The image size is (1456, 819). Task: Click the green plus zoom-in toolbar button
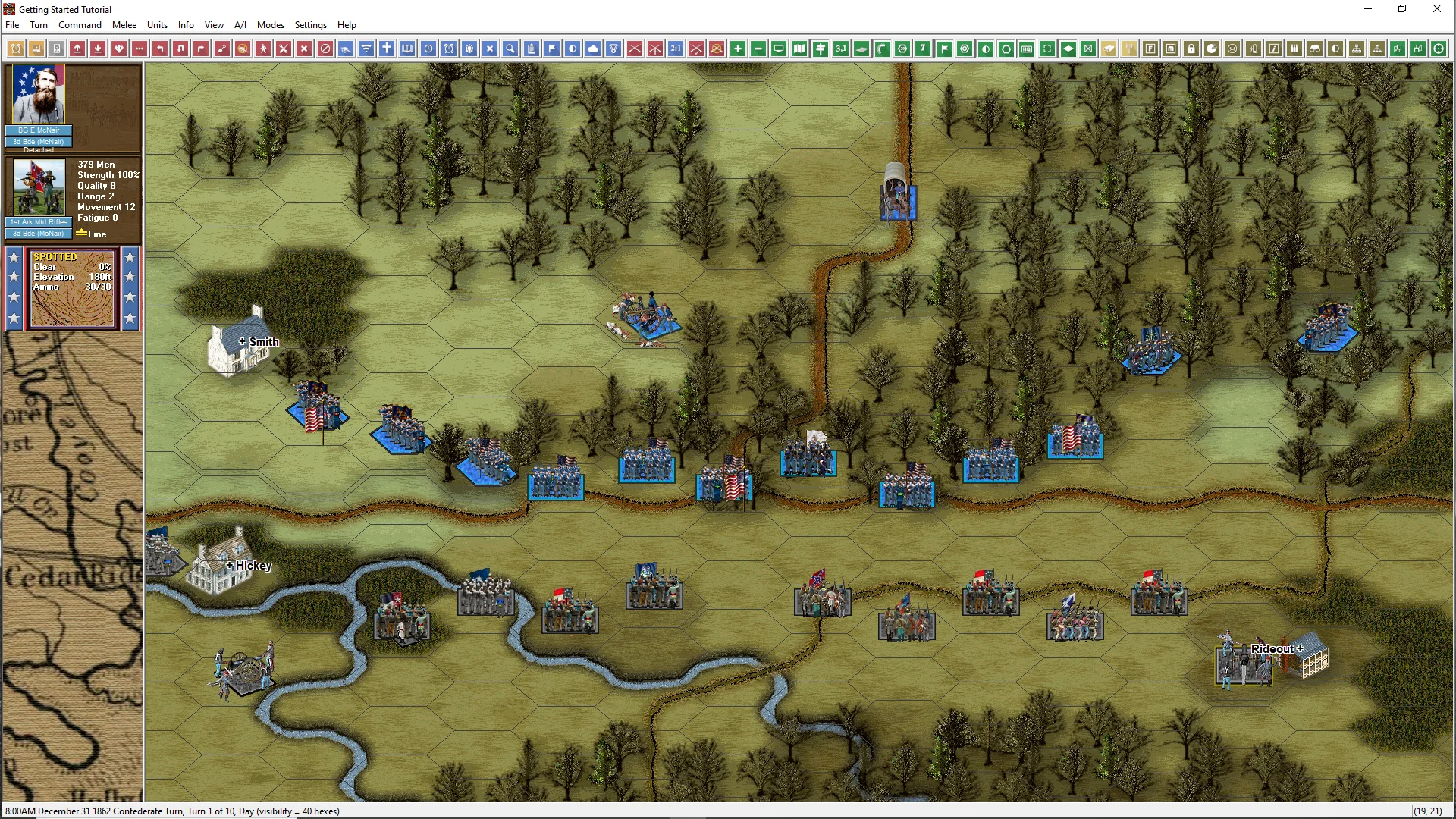click(738, 49)
